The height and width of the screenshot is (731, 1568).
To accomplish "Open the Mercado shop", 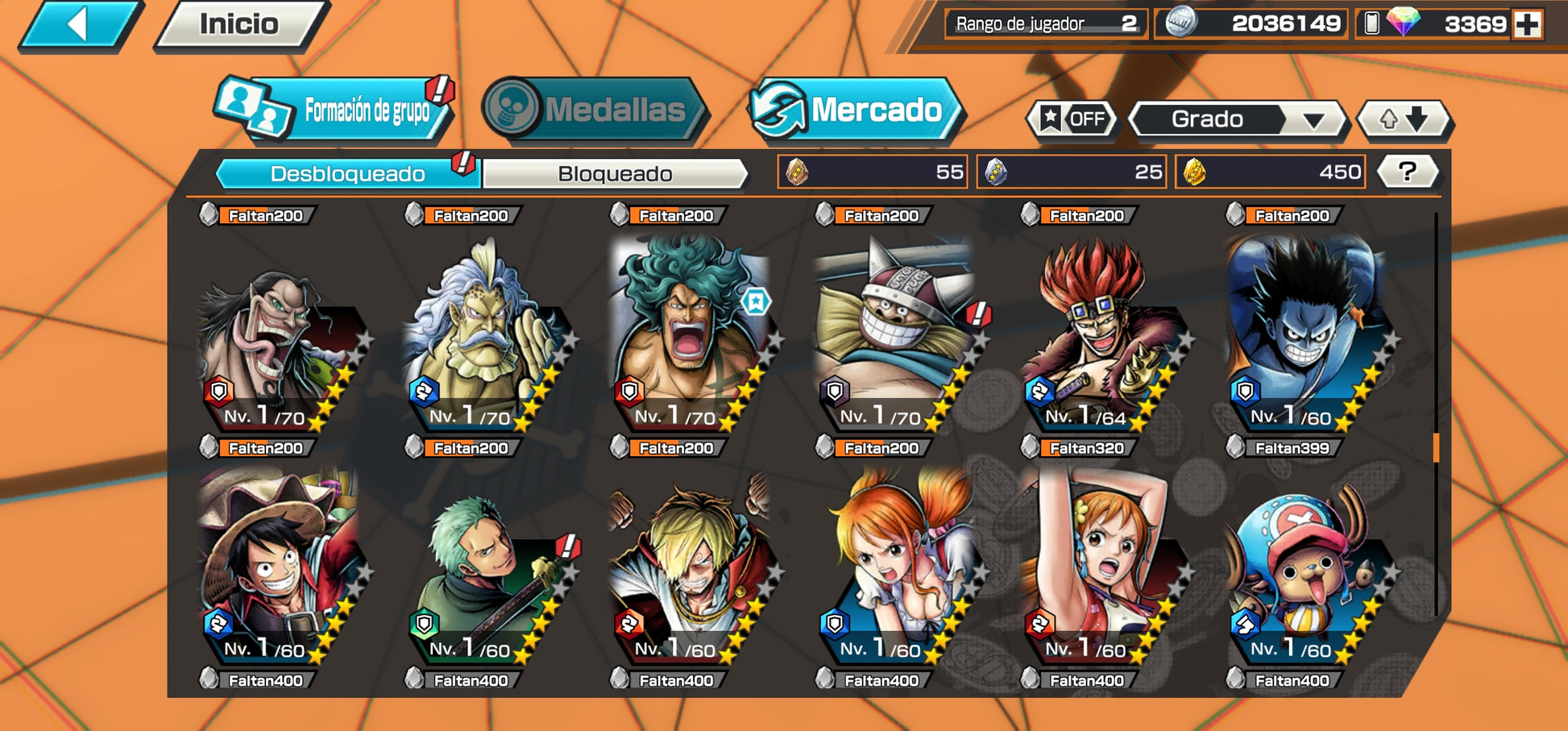I will [857, 110].
